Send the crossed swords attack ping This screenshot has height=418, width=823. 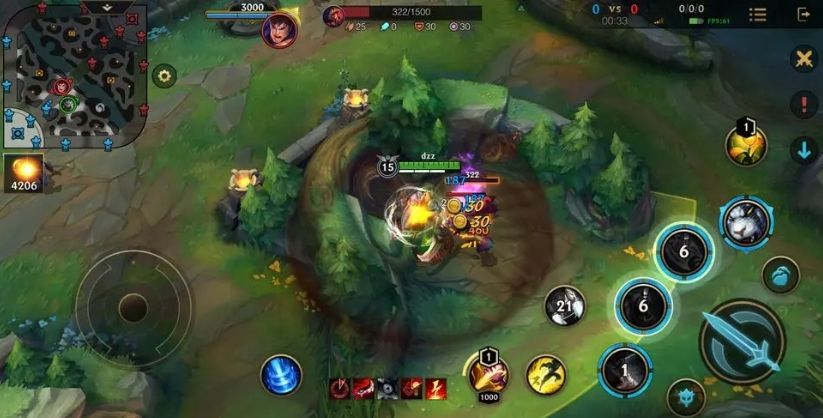coord(804,59)
